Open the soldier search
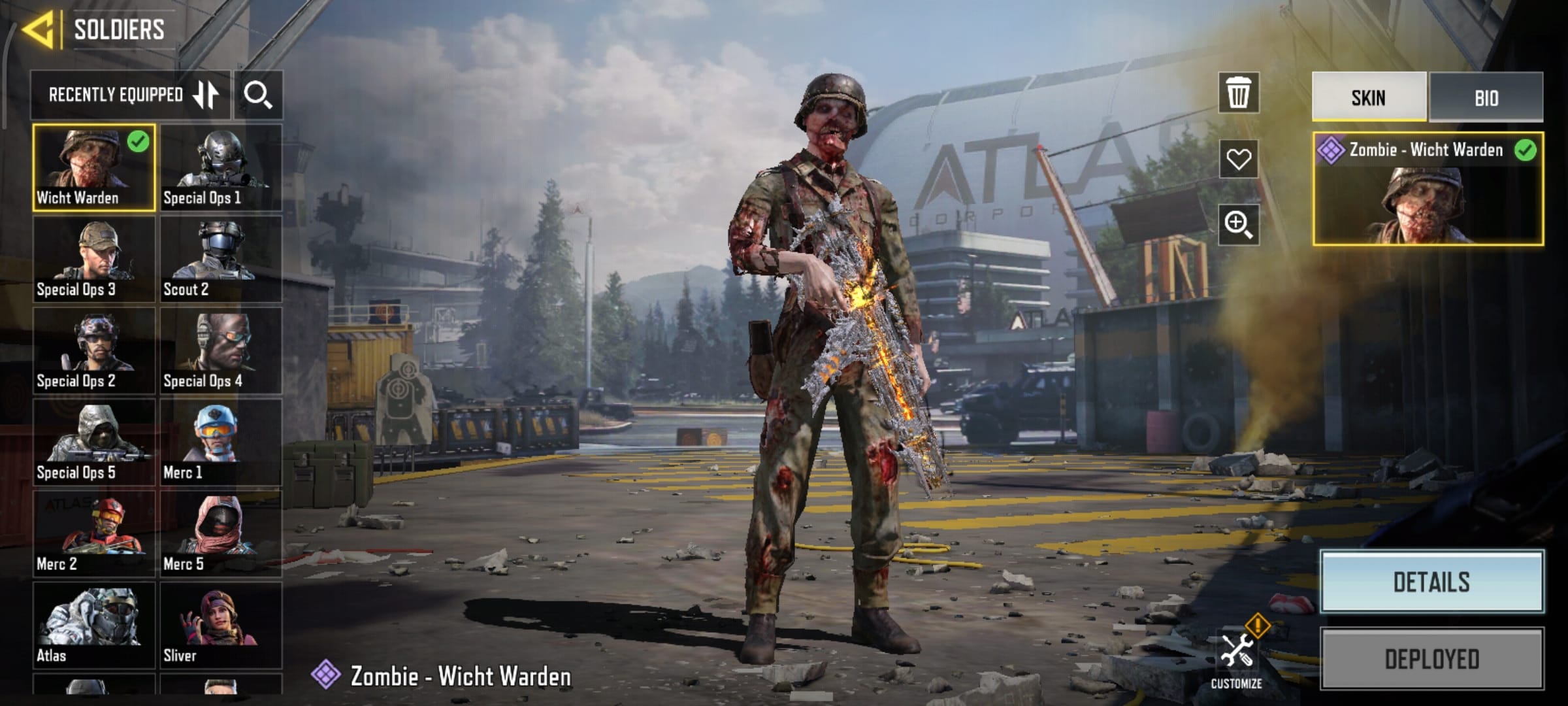The height and width of the screenshot is (706, 1568). pos(258,95)
